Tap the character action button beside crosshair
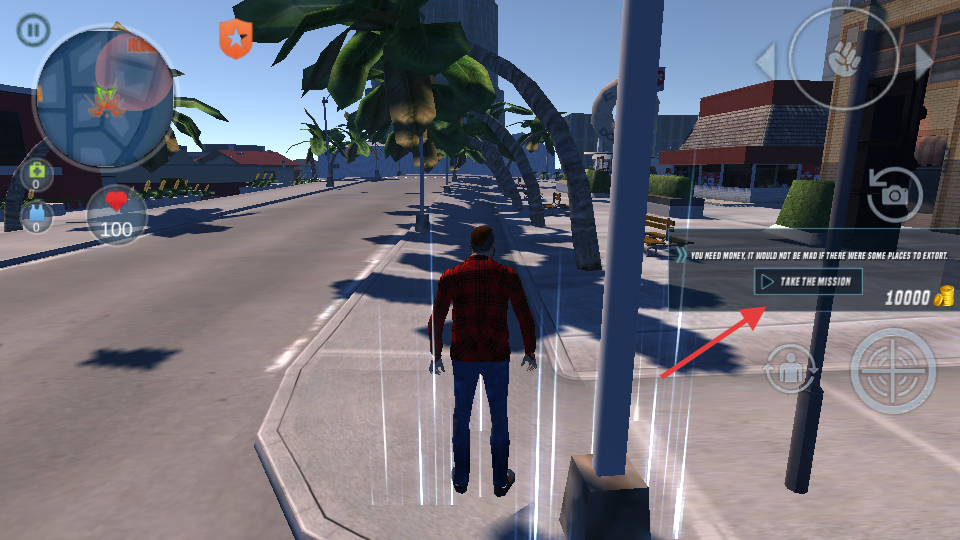Viewport: 960px width, 540px height. (x=791, y=369)
